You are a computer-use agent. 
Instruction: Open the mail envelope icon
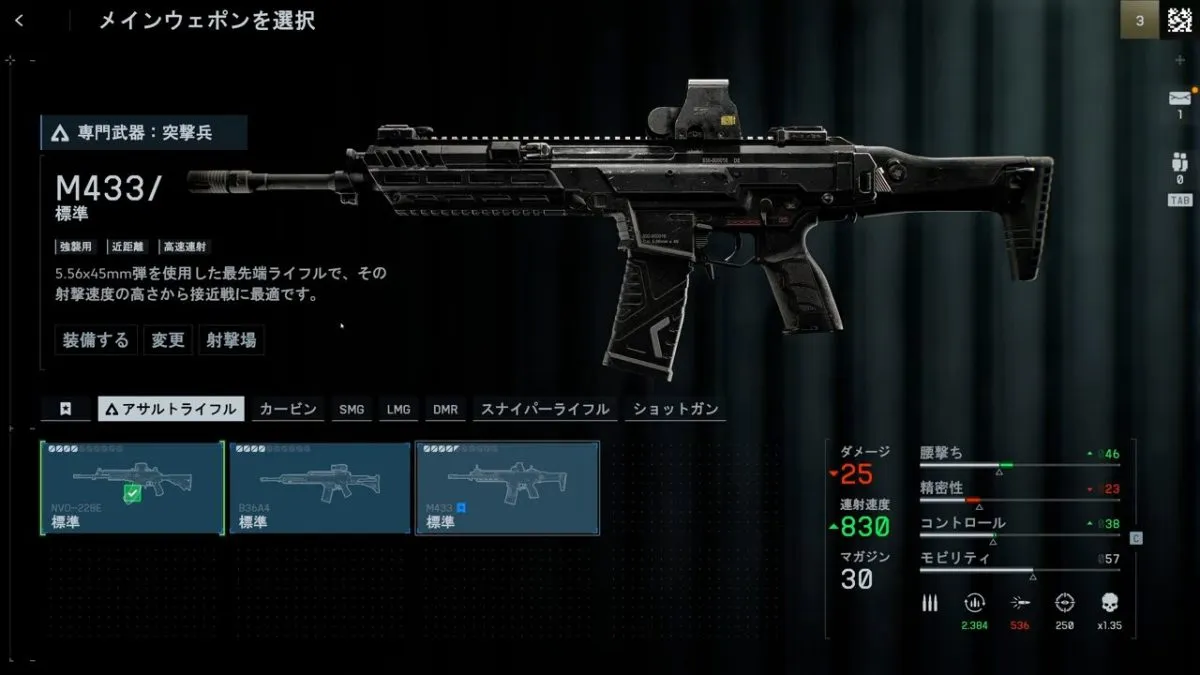pyautogui.click(x=1179, y=98)
